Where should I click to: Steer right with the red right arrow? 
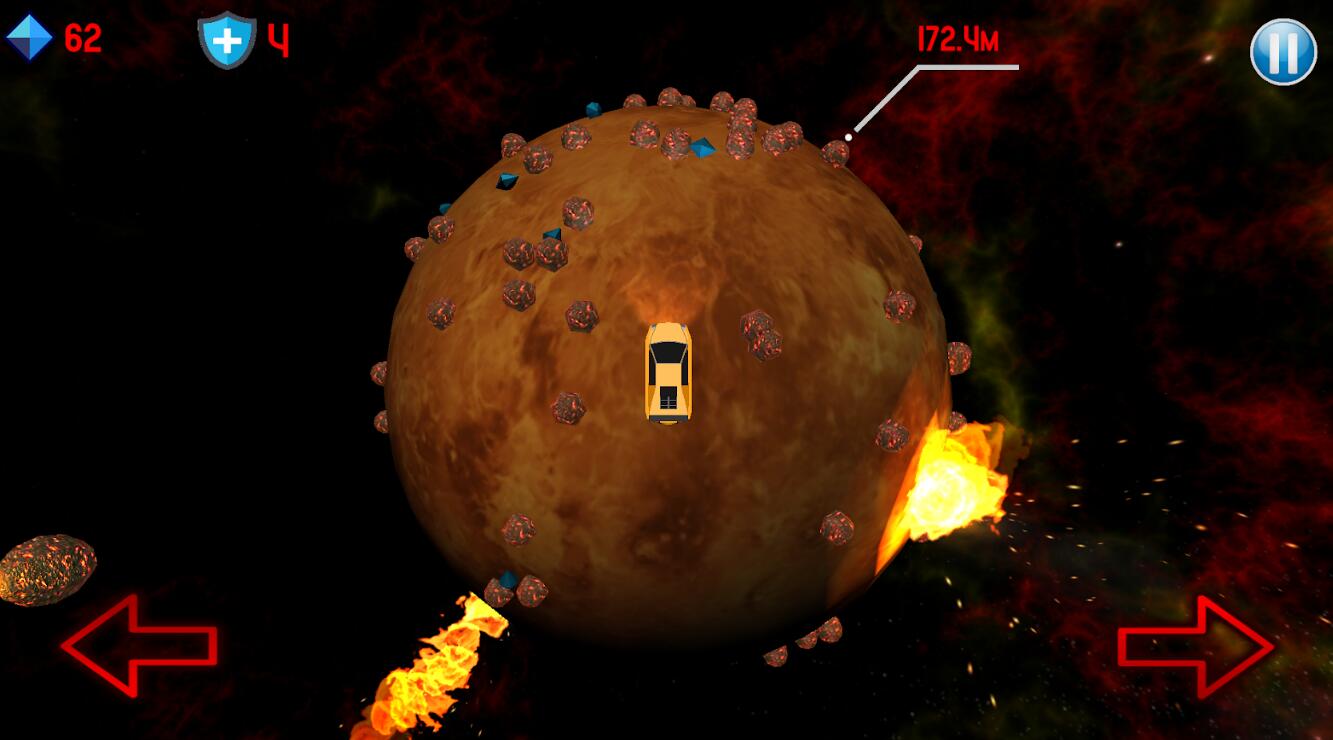click(x=1196, y=647)
